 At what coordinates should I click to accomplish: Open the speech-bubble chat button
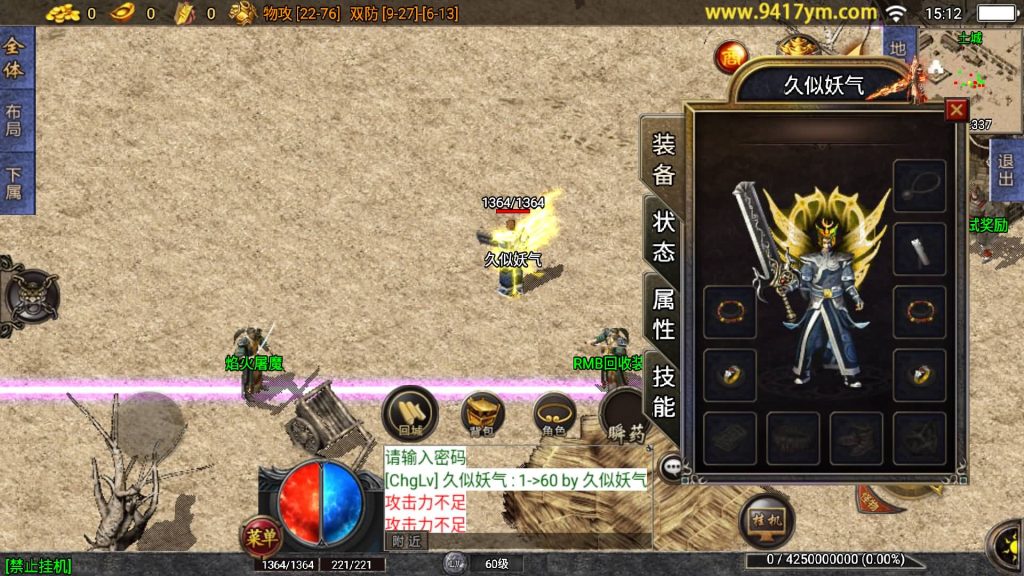pyautogui.click(x=672, y=465)
